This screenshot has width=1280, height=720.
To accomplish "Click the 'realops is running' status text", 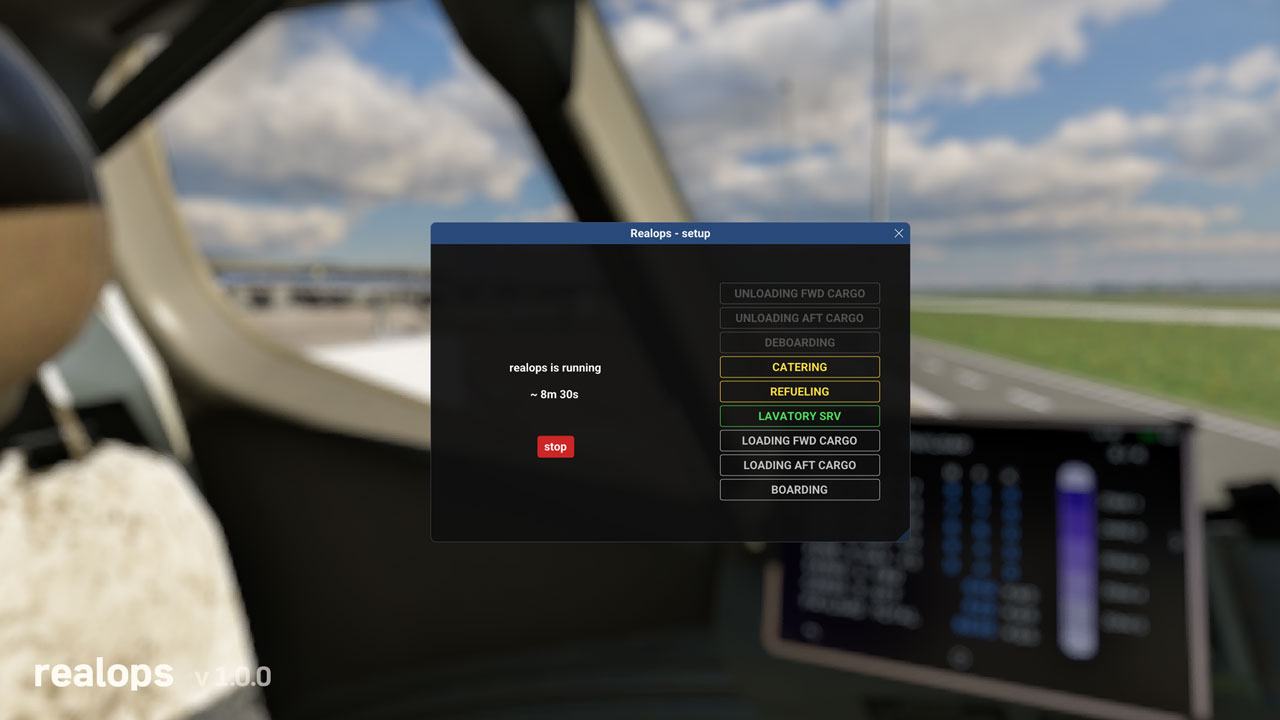I will point(555,367).
